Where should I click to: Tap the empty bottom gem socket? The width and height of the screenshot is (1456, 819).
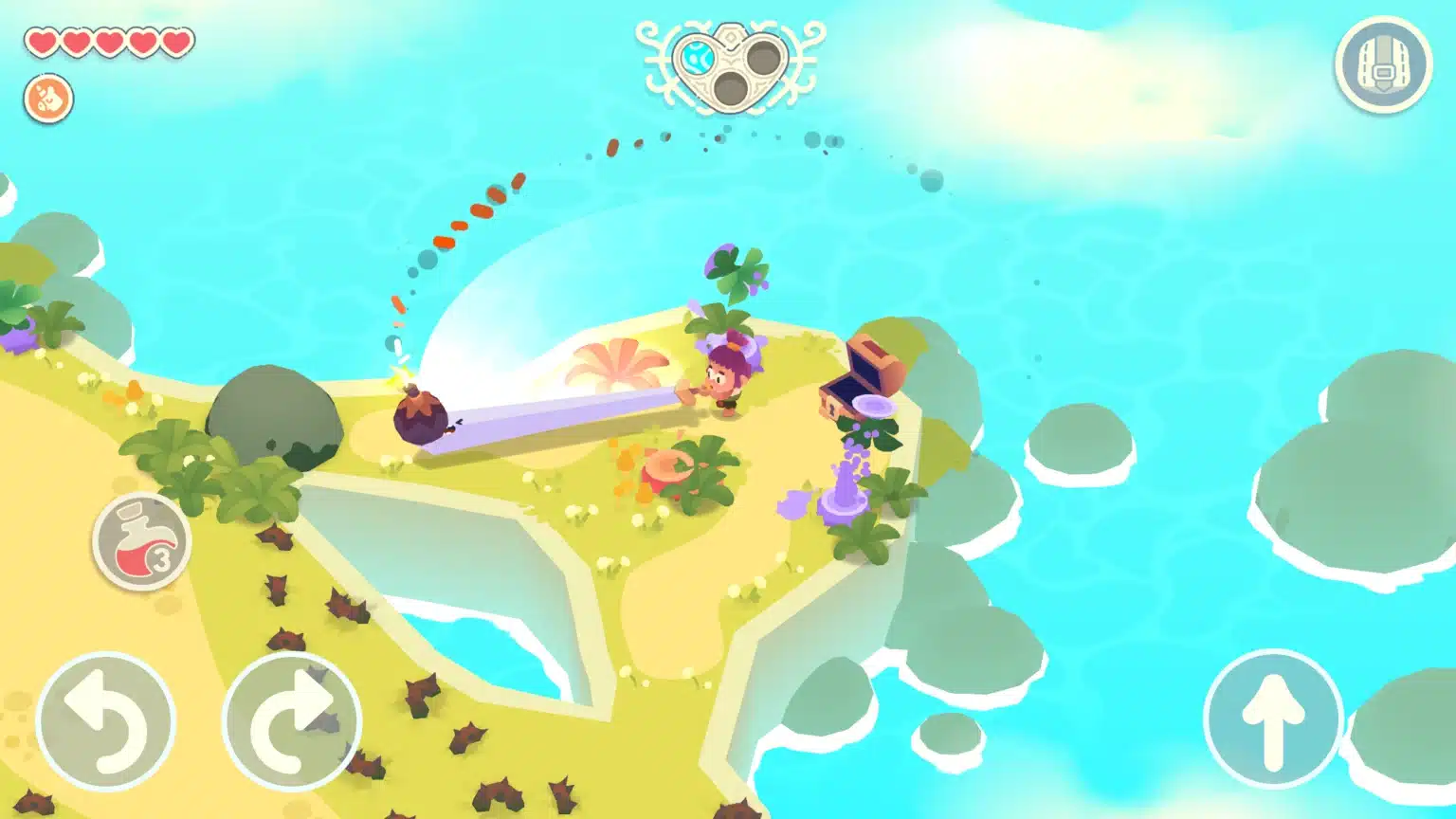pyautogui.click(x=730, y=86)
